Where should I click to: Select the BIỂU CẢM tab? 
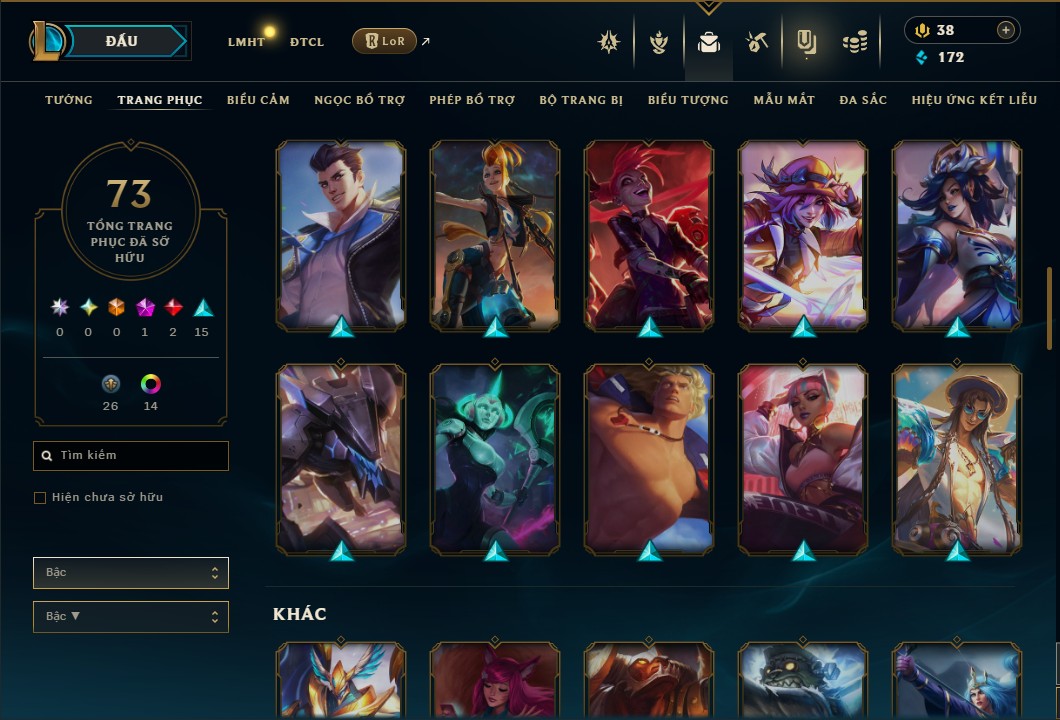click(x=258, y=100)
